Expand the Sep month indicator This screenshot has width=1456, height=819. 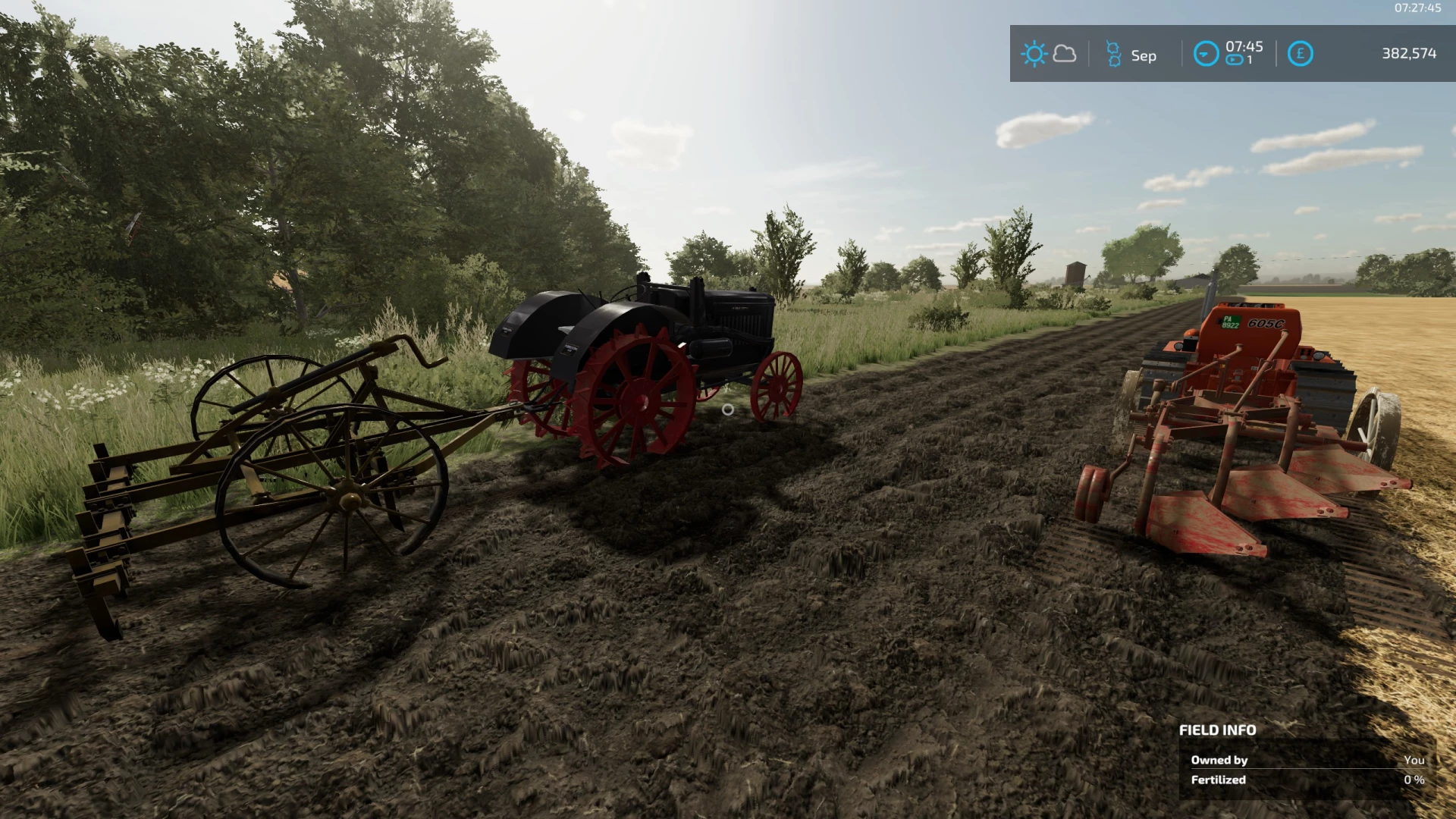pos(1144,55)
